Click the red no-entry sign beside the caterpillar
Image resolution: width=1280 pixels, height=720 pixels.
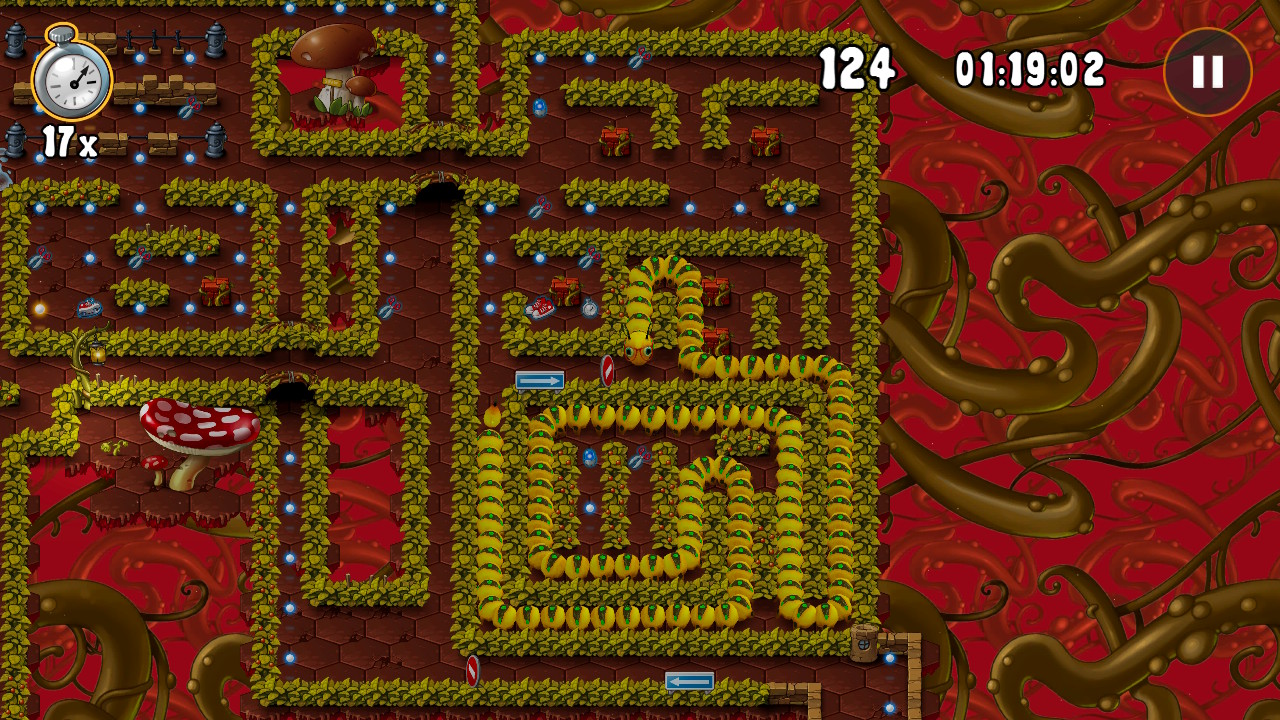pyautogui.click(x=608, y=372)
